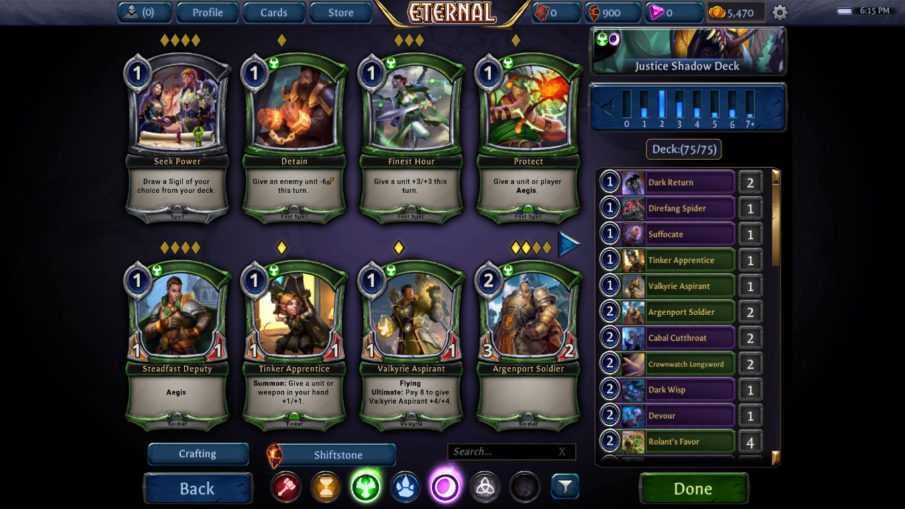Confirm deck with Done button

693,488
